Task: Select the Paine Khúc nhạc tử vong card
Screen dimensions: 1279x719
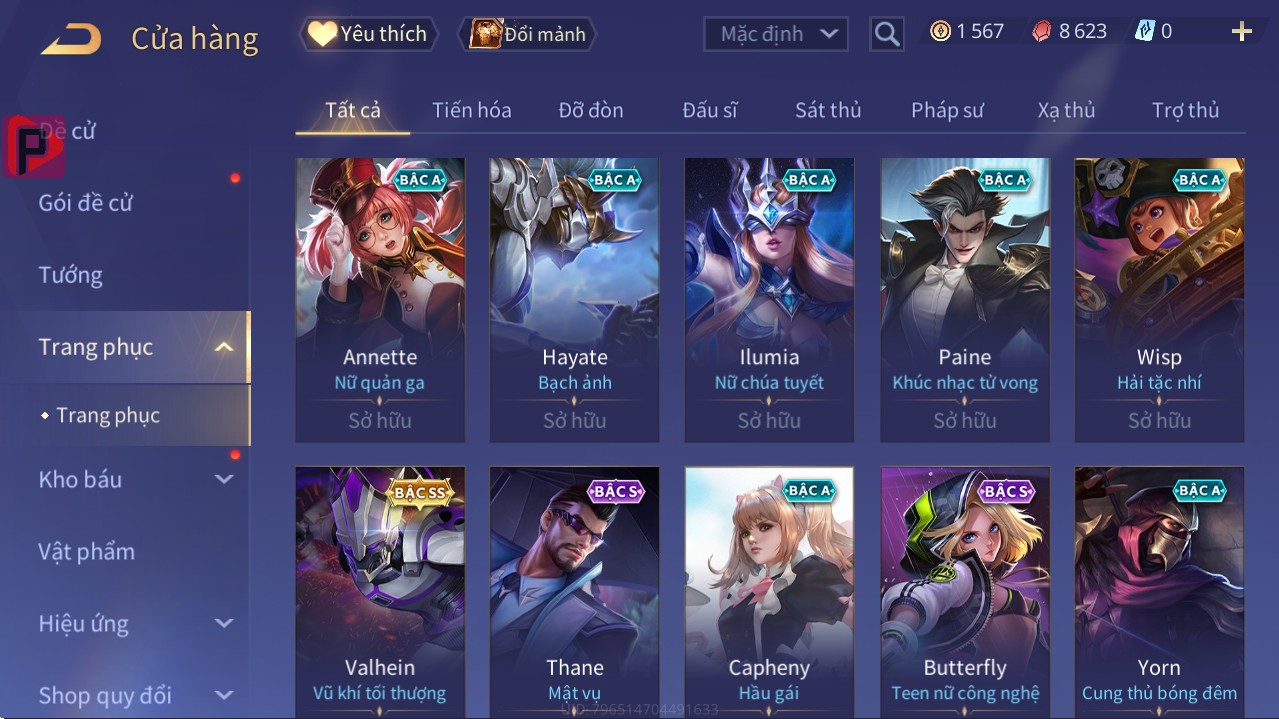Action: 965,299
